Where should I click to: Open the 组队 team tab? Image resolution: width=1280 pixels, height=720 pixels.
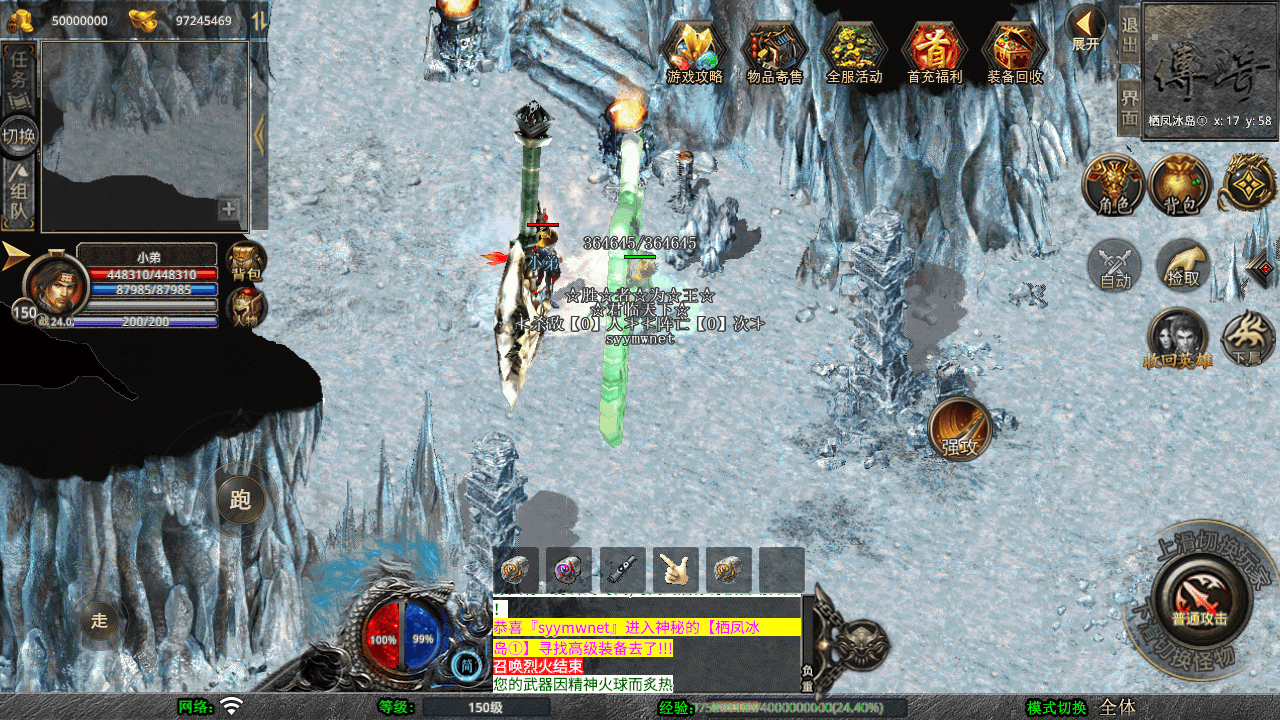(x=19, y=194)
